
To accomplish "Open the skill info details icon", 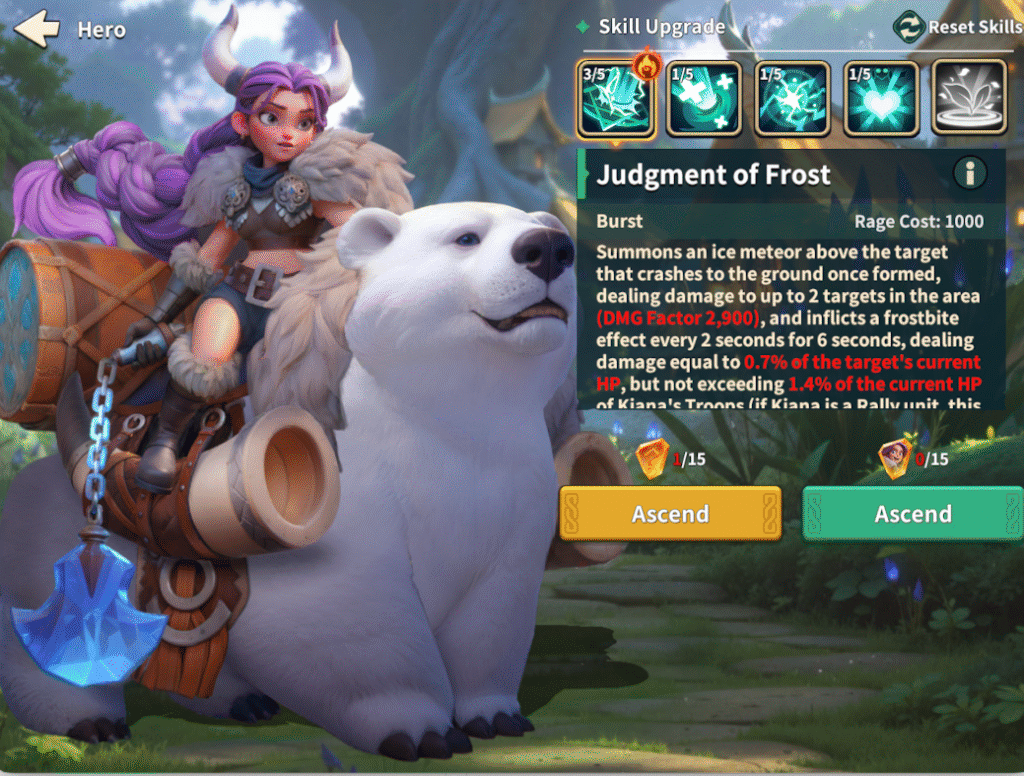I will [969, 174].
